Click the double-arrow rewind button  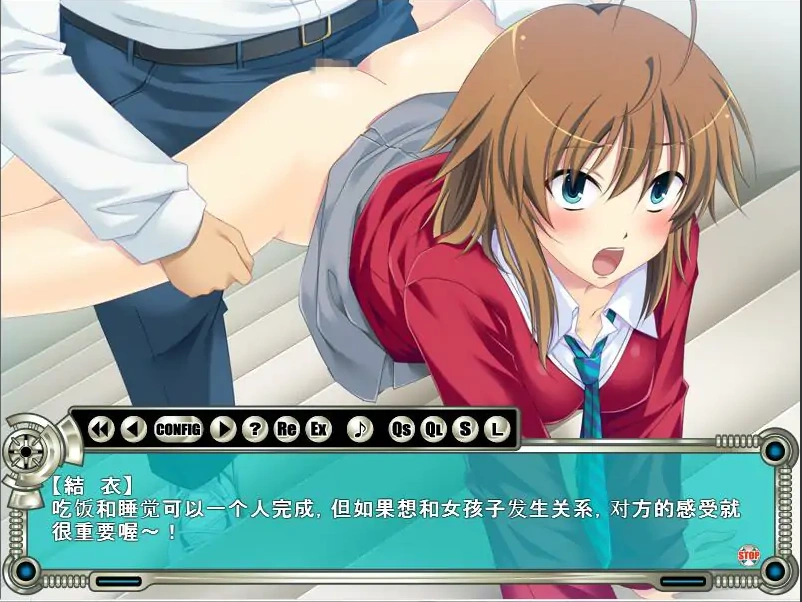[101, 430]
